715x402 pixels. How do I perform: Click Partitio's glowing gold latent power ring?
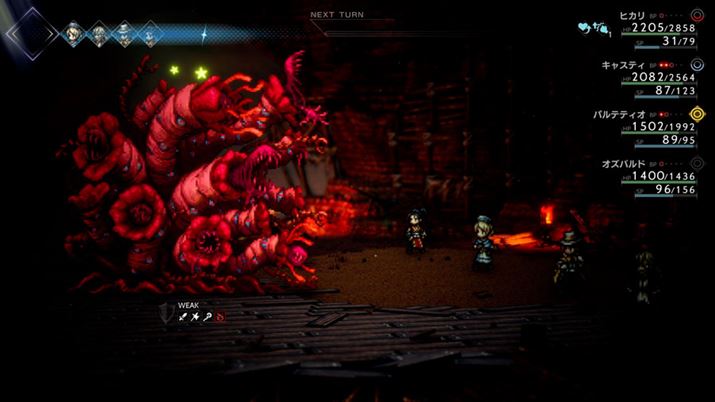tap(698, 114)
